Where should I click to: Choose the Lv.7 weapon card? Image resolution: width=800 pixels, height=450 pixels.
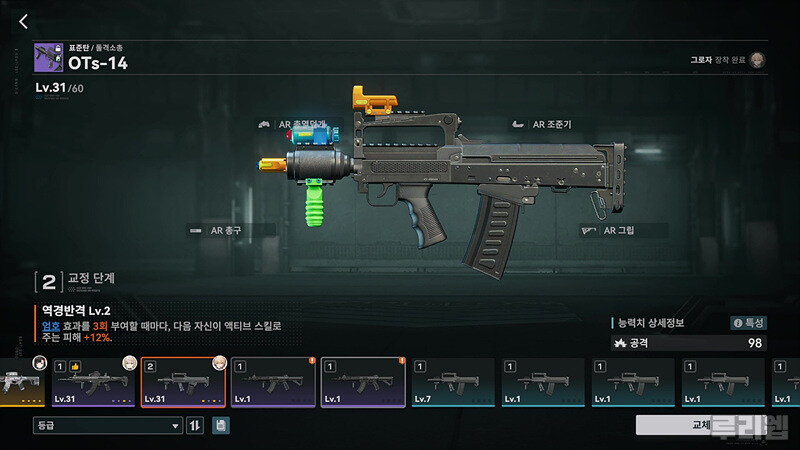coord(453,382)
